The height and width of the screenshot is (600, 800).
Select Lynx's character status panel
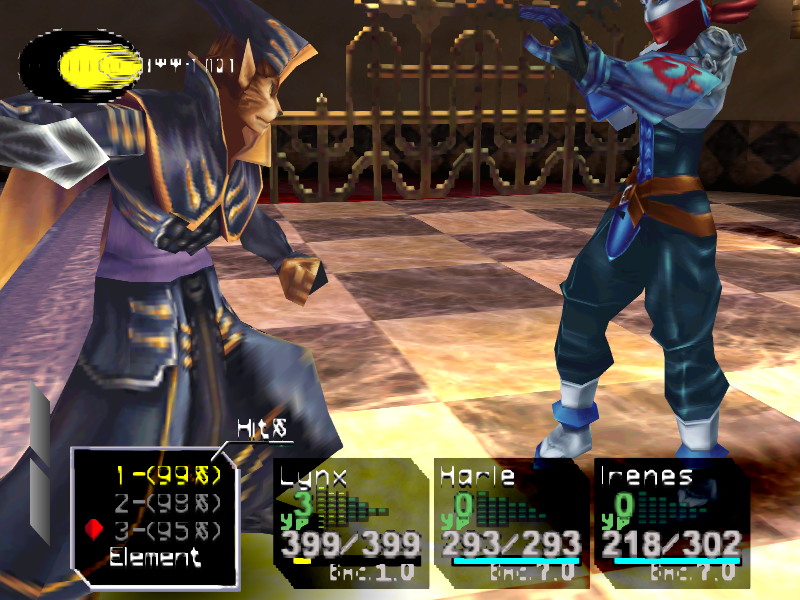[346, 520]
